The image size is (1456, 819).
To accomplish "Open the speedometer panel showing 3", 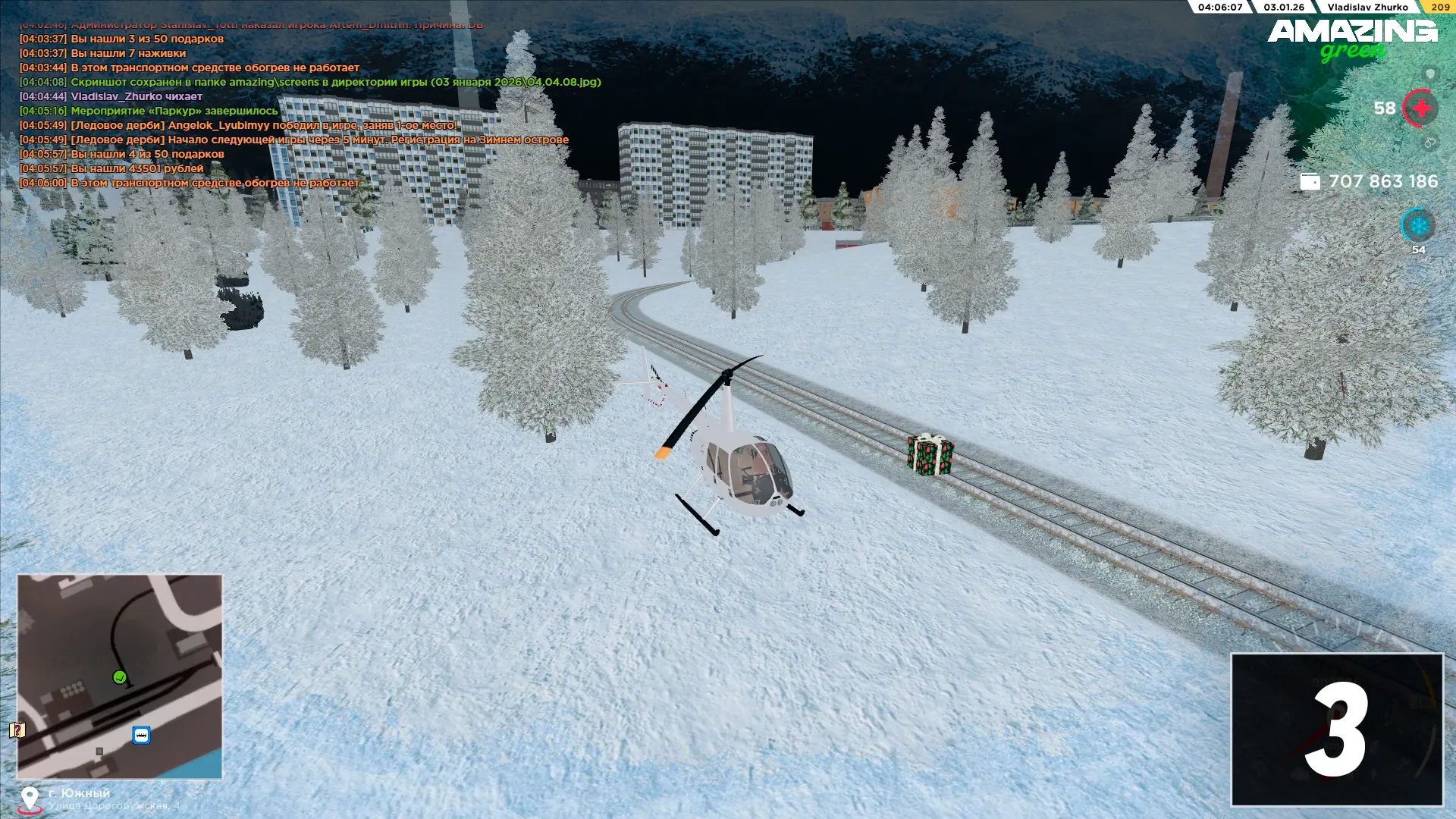I will [x=1336, y=730].
